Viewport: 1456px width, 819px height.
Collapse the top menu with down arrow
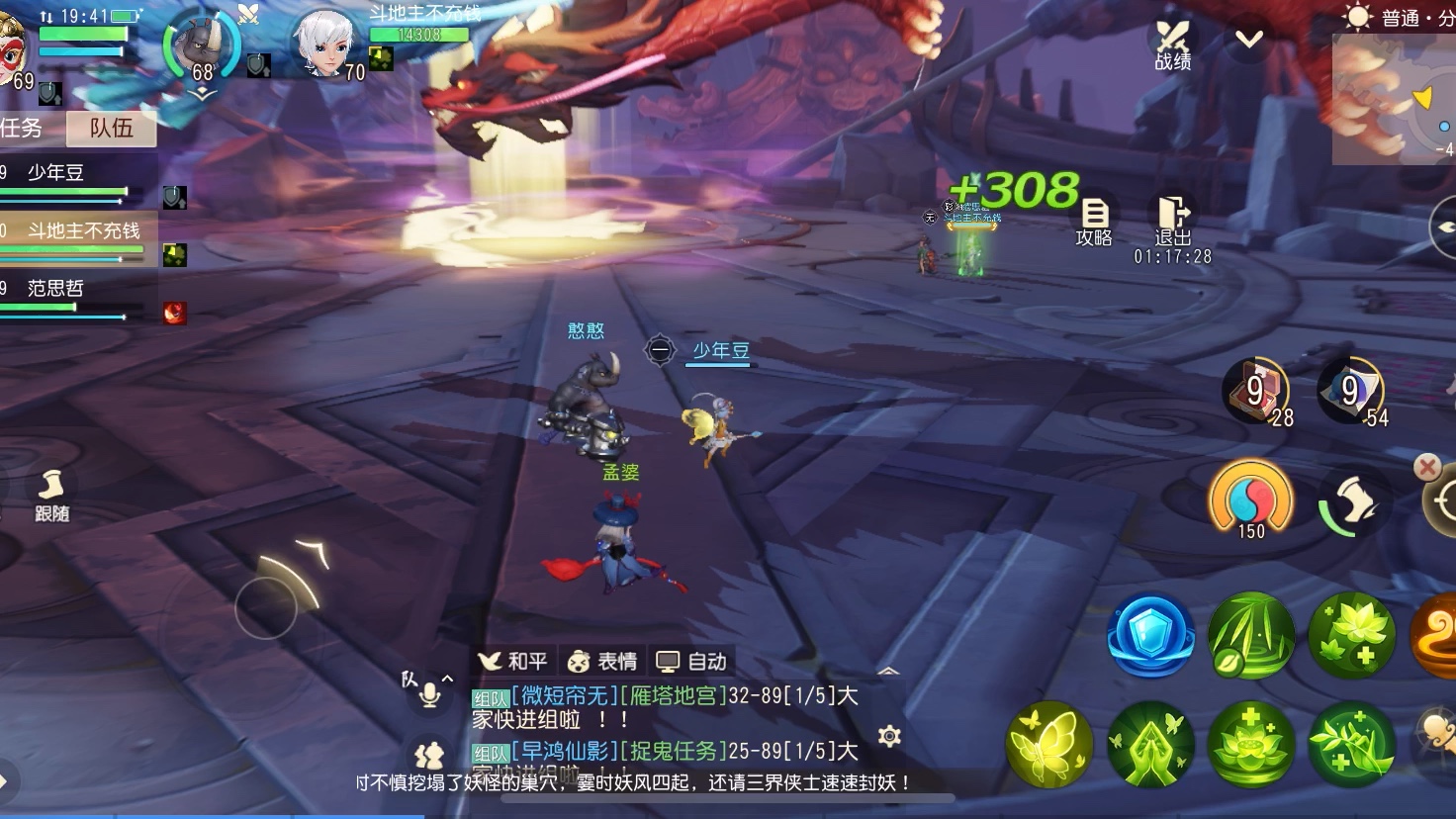tap(1249, 40)
